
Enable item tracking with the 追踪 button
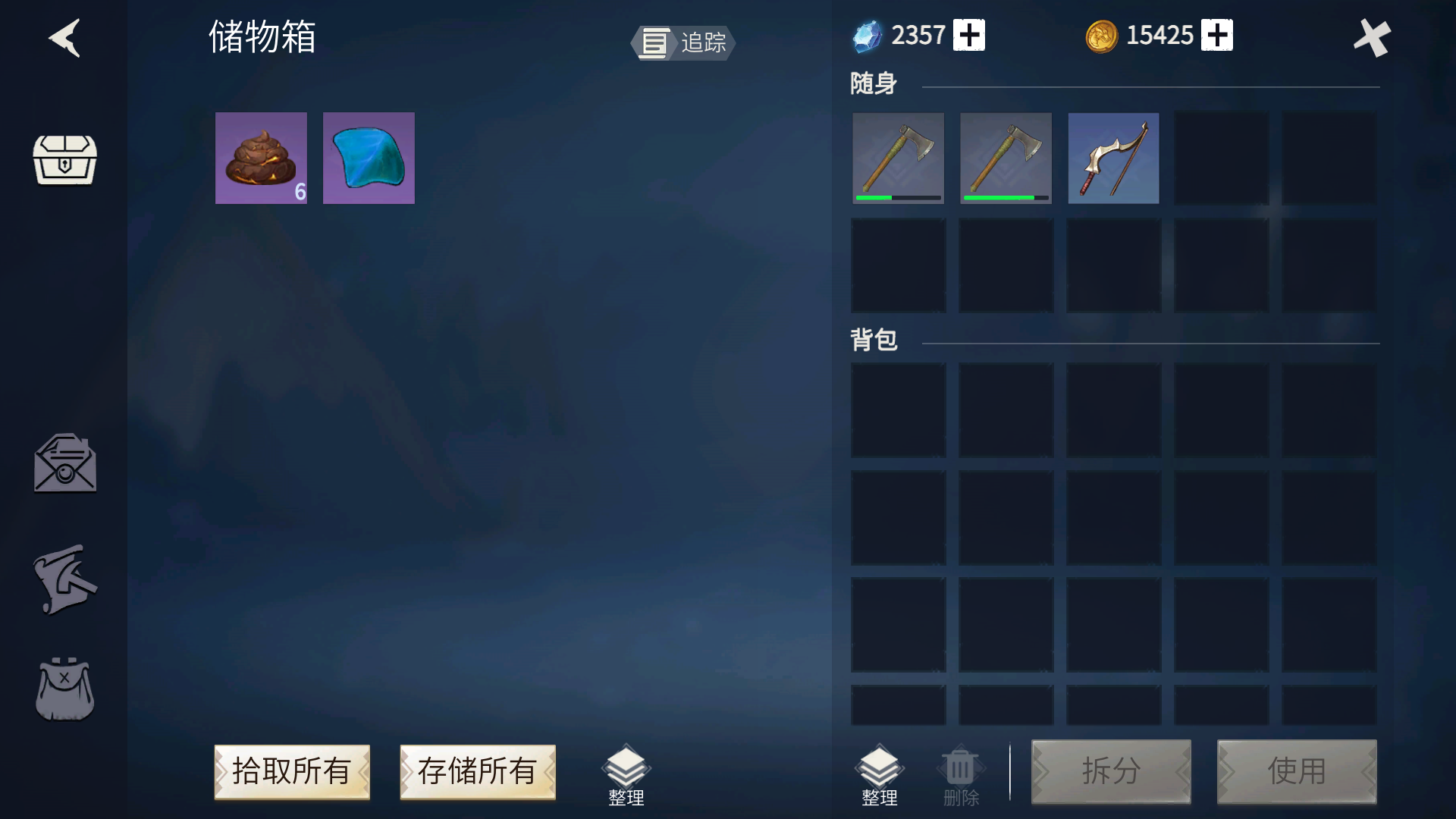pyautogui.click(x=681, y=43)
